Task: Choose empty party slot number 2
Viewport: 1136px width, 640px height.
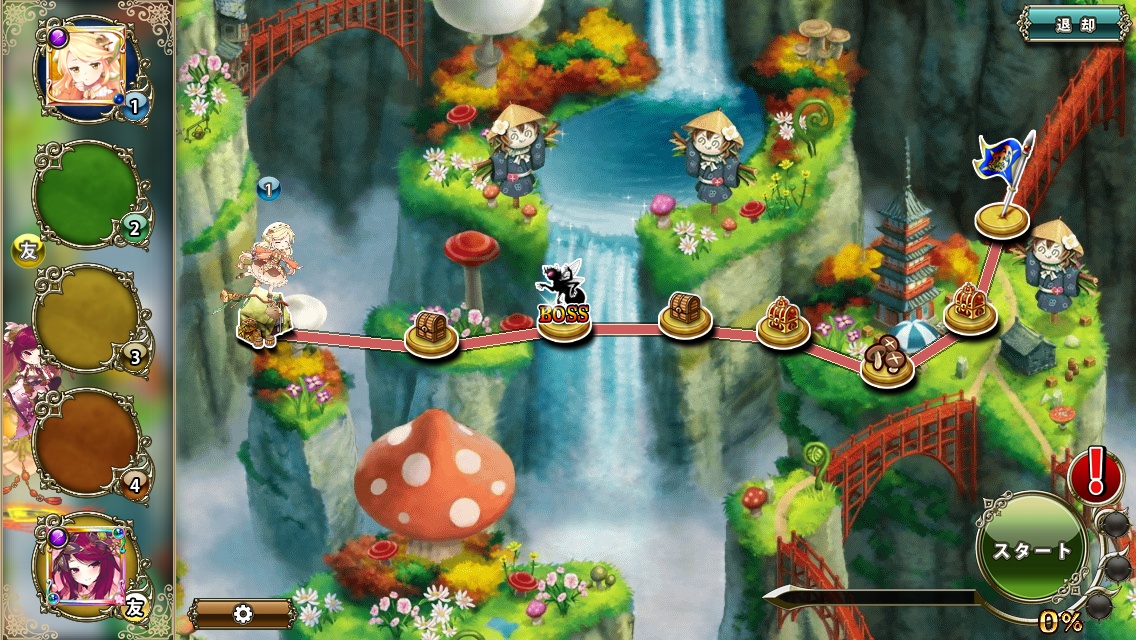Action: click(86, 193)
